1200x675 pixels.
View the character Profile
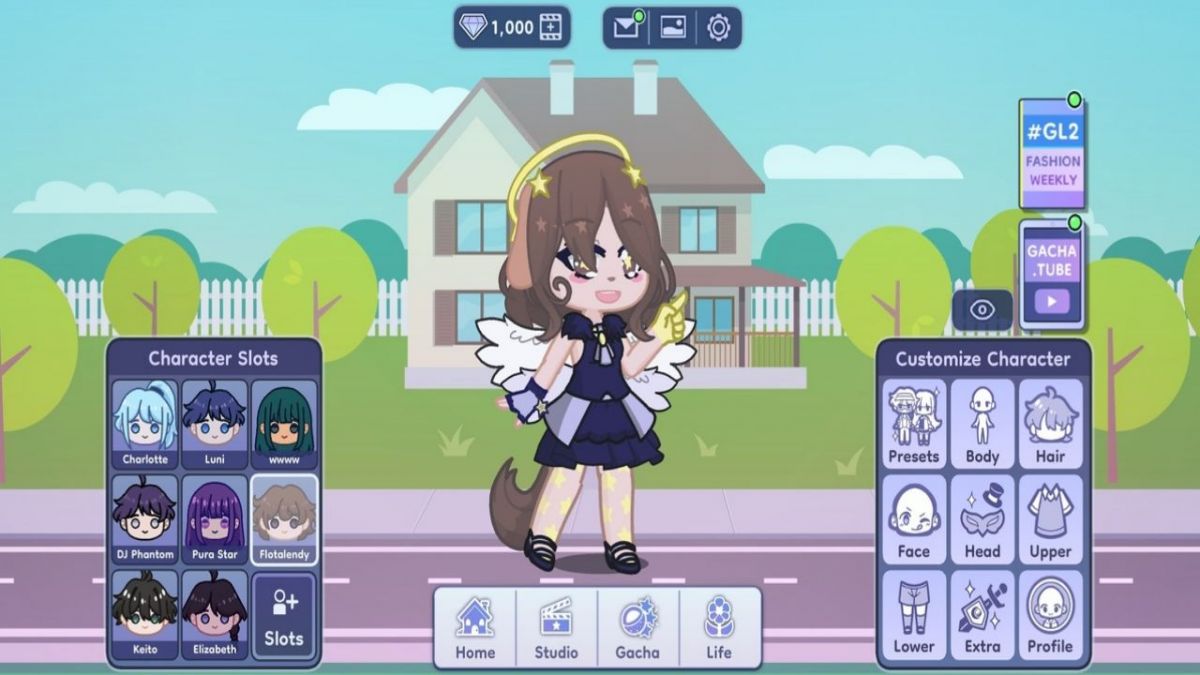pos(1050,616)
